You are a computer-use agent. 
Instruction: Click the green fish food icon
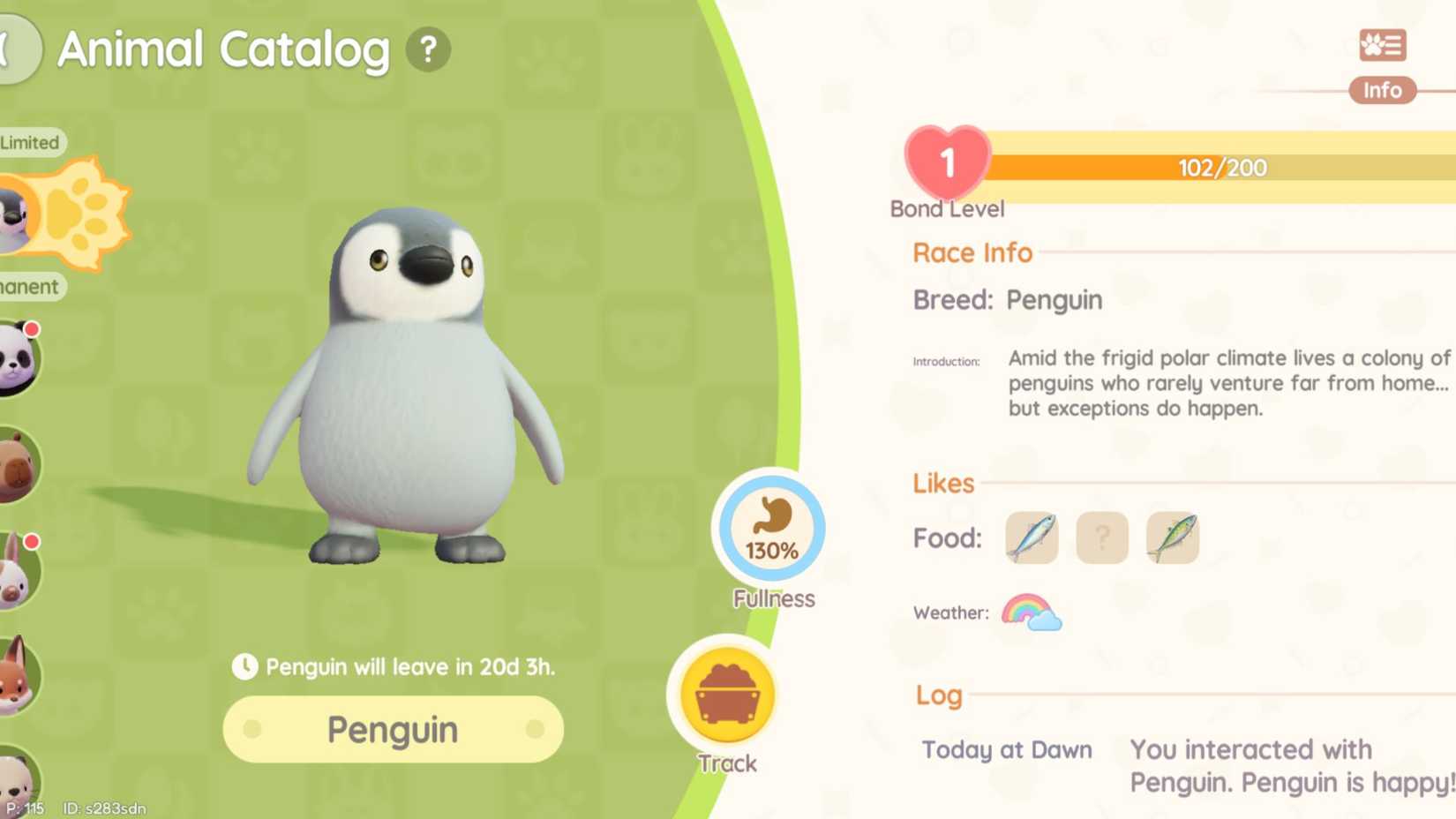pos(1173,537)
